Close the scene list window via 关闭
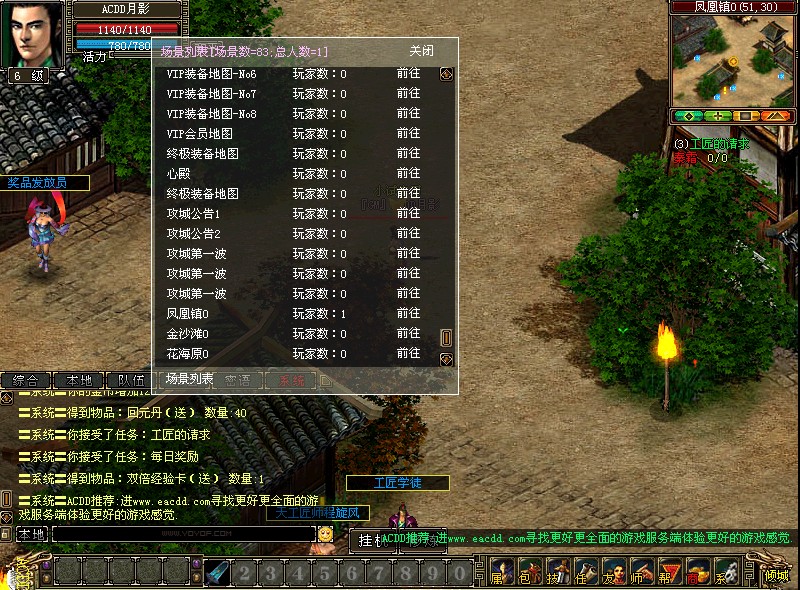 coord(421,51)
